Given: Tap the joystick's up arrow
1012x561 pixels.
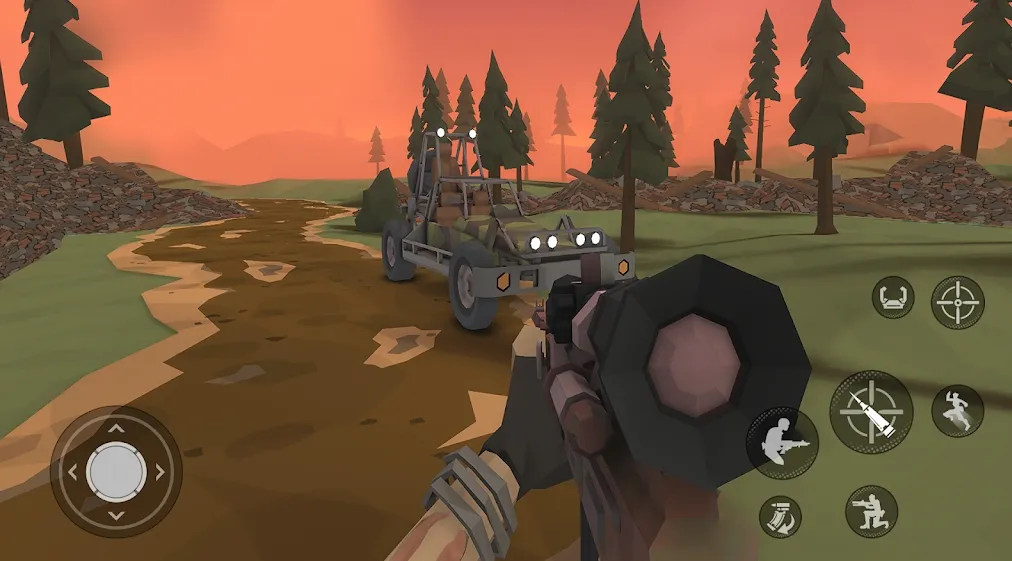Looking at the screenshot, I should (116, 428).
